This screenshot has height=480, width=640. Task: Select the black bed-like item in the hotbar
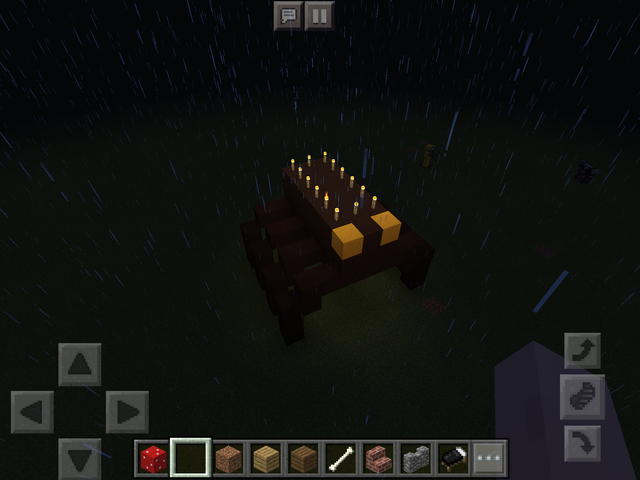pos(453,459)
